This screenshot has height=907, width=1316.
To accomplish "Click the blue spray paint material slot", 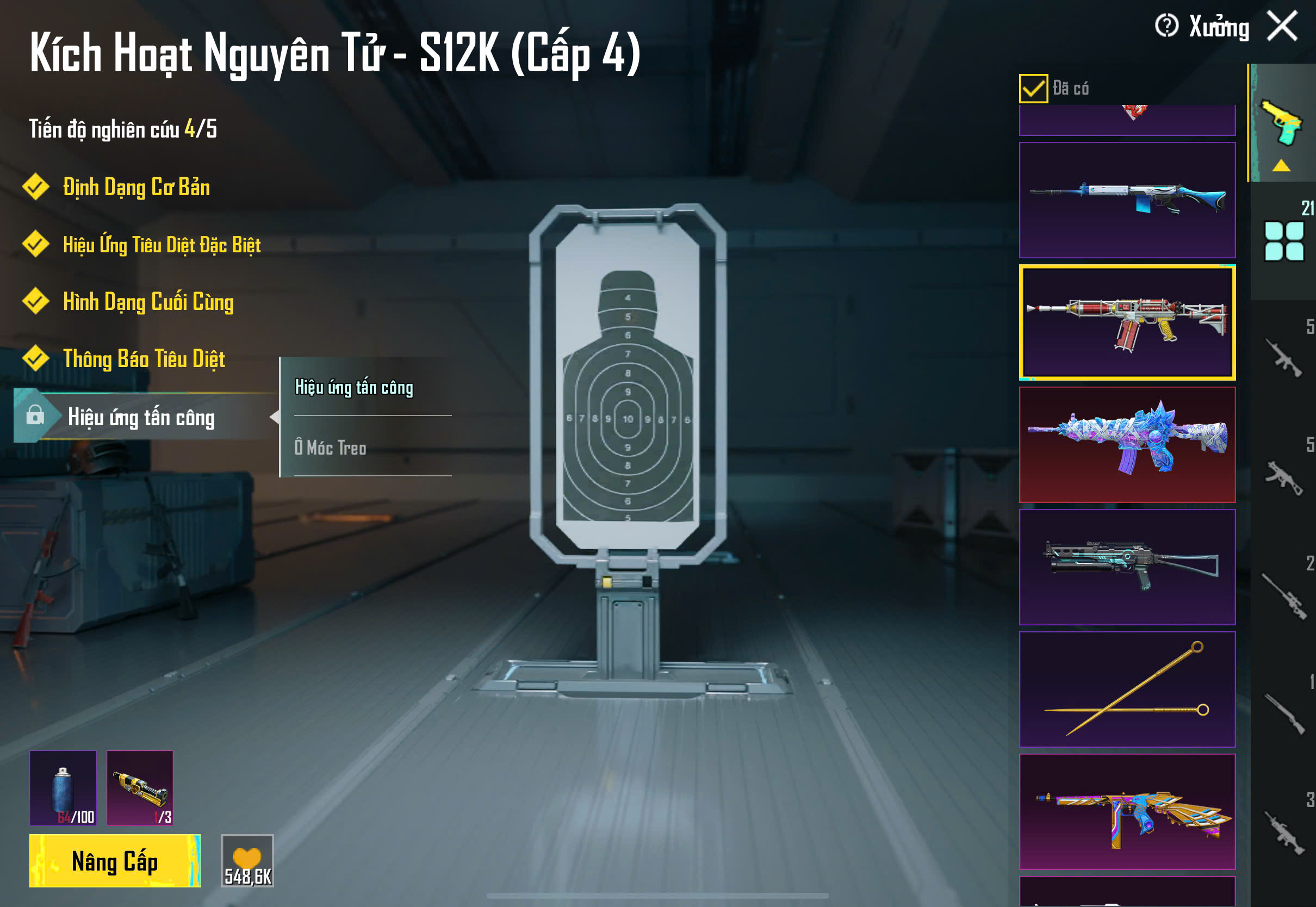I will click(x=63, y=788).
